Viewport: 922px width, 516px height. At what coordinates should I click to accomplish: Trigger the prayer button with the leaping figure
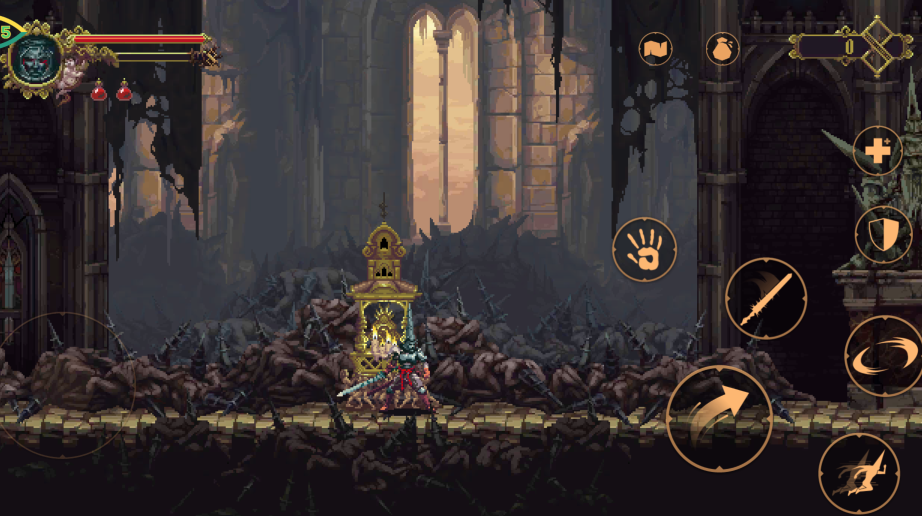point(858,473)
